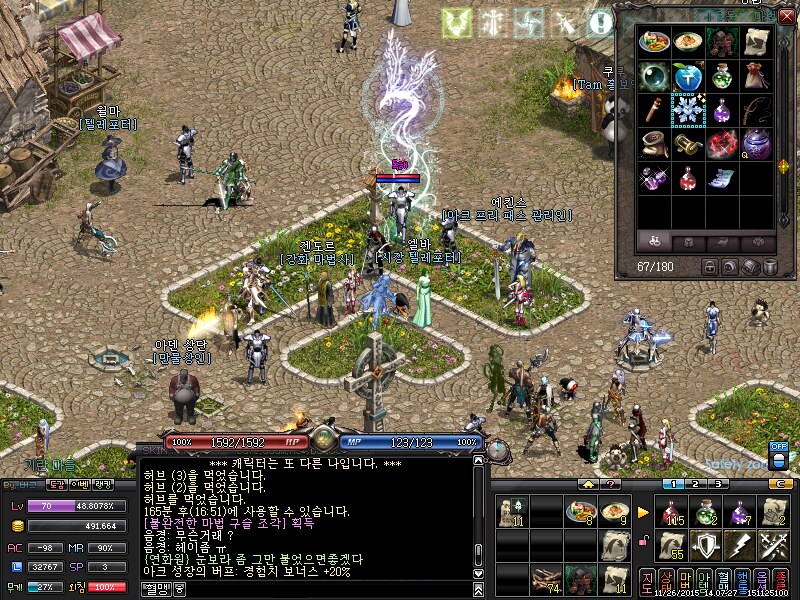Select the fishing rod item in inventory

pos(757,110)
